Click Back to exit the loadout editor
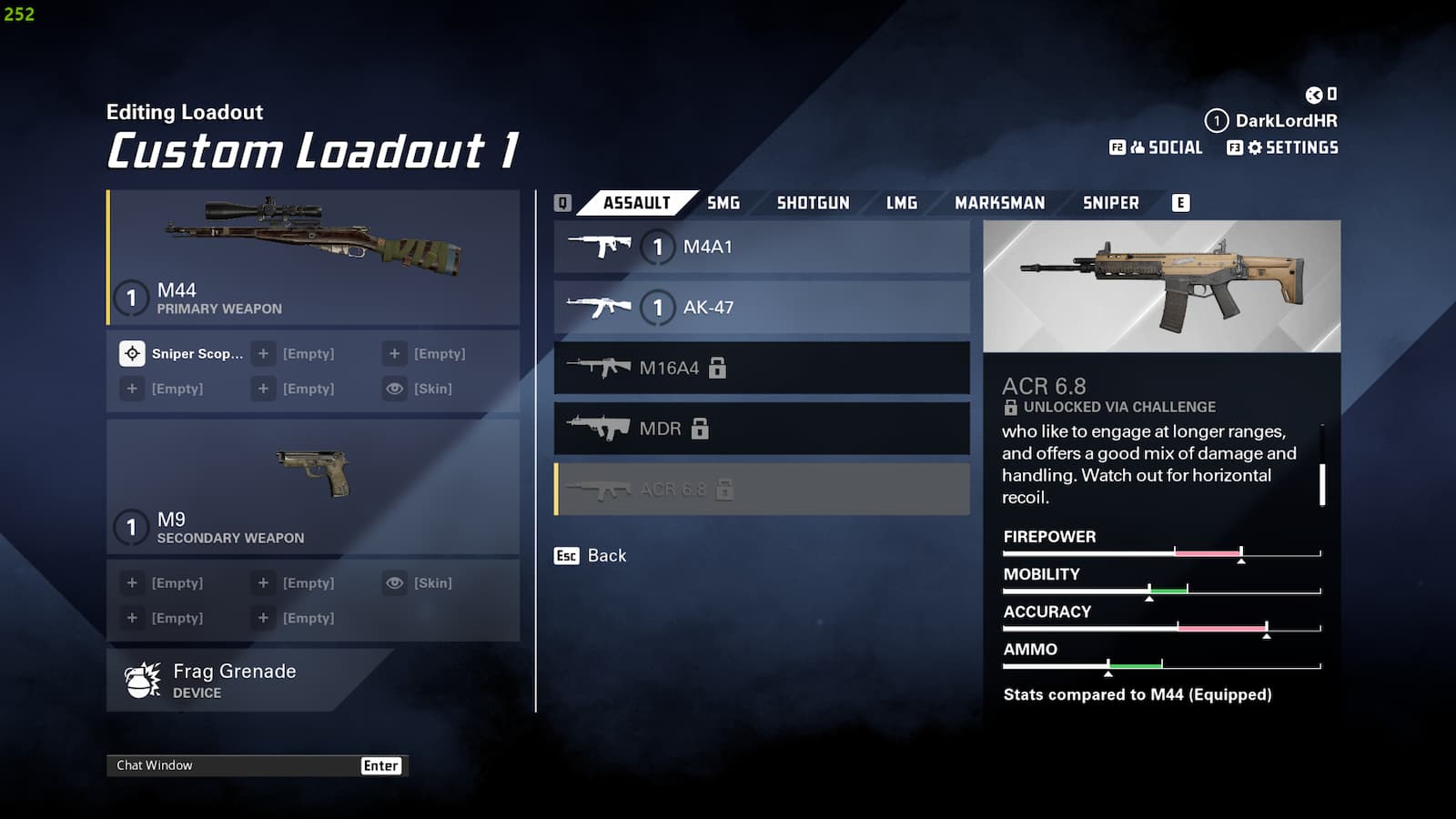This screenshot has height=819, width=1456. (589, 555)
